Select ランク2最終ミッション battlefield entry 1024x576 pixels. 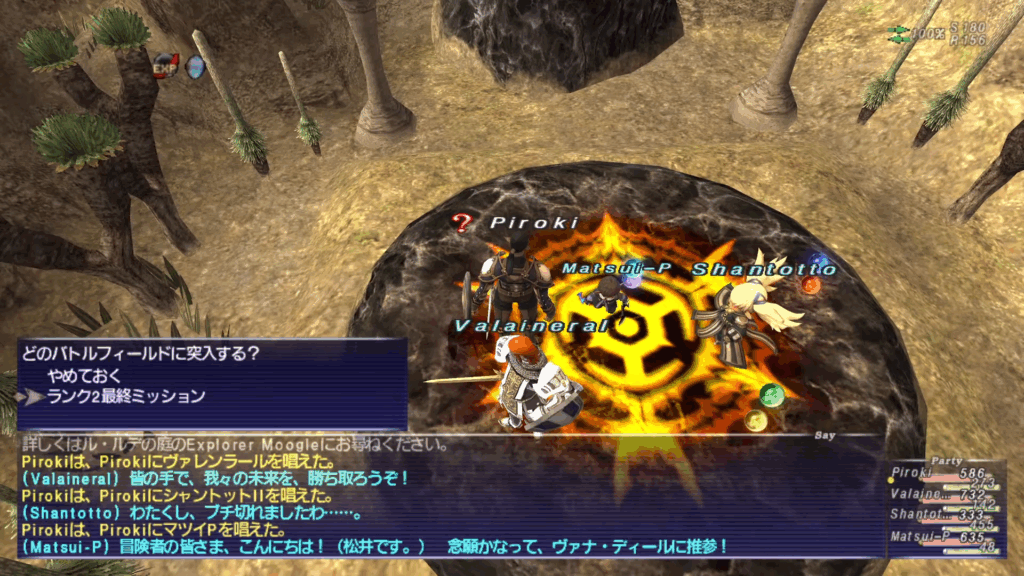[x=126, y=396]
